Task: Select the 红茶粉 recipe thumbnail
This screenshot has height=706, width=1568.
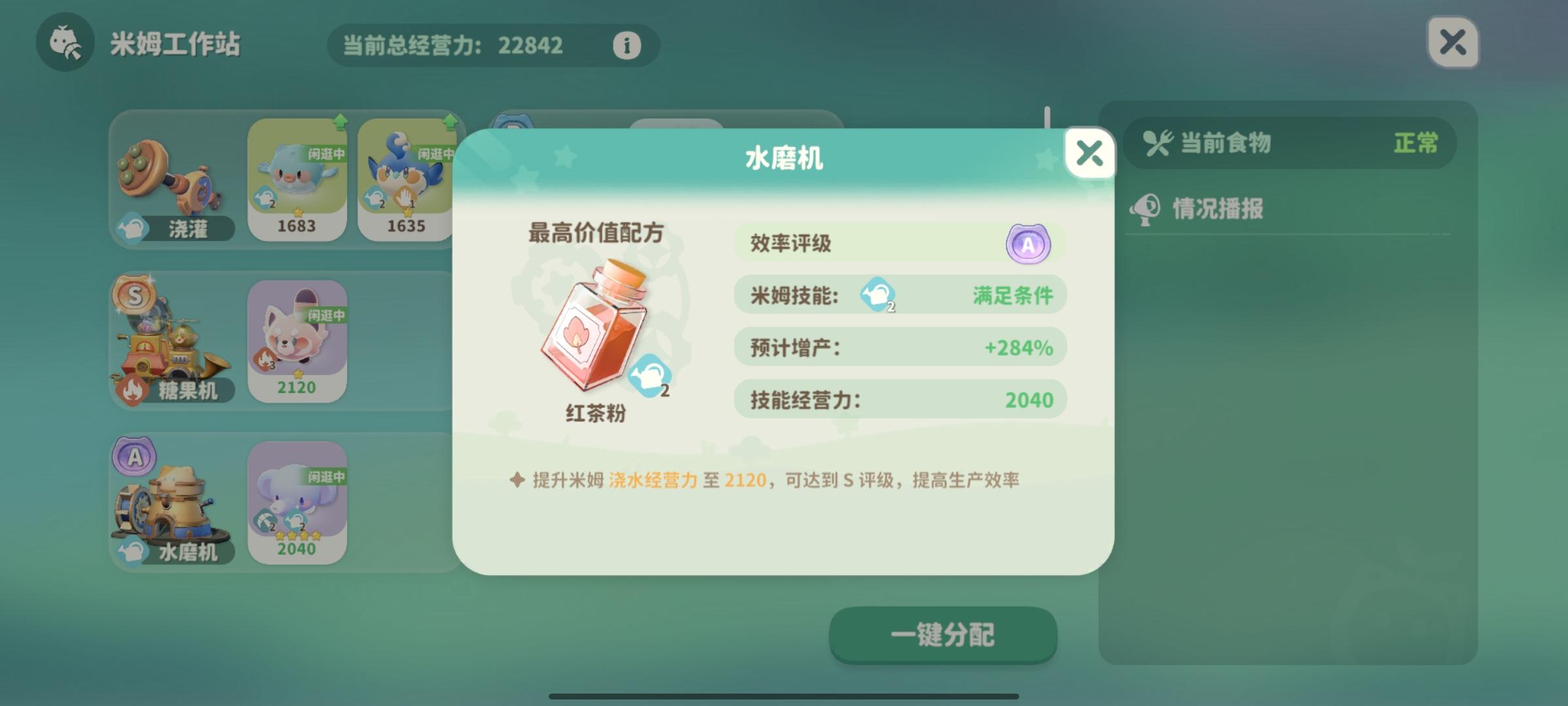Action: [x=598, y=327]
